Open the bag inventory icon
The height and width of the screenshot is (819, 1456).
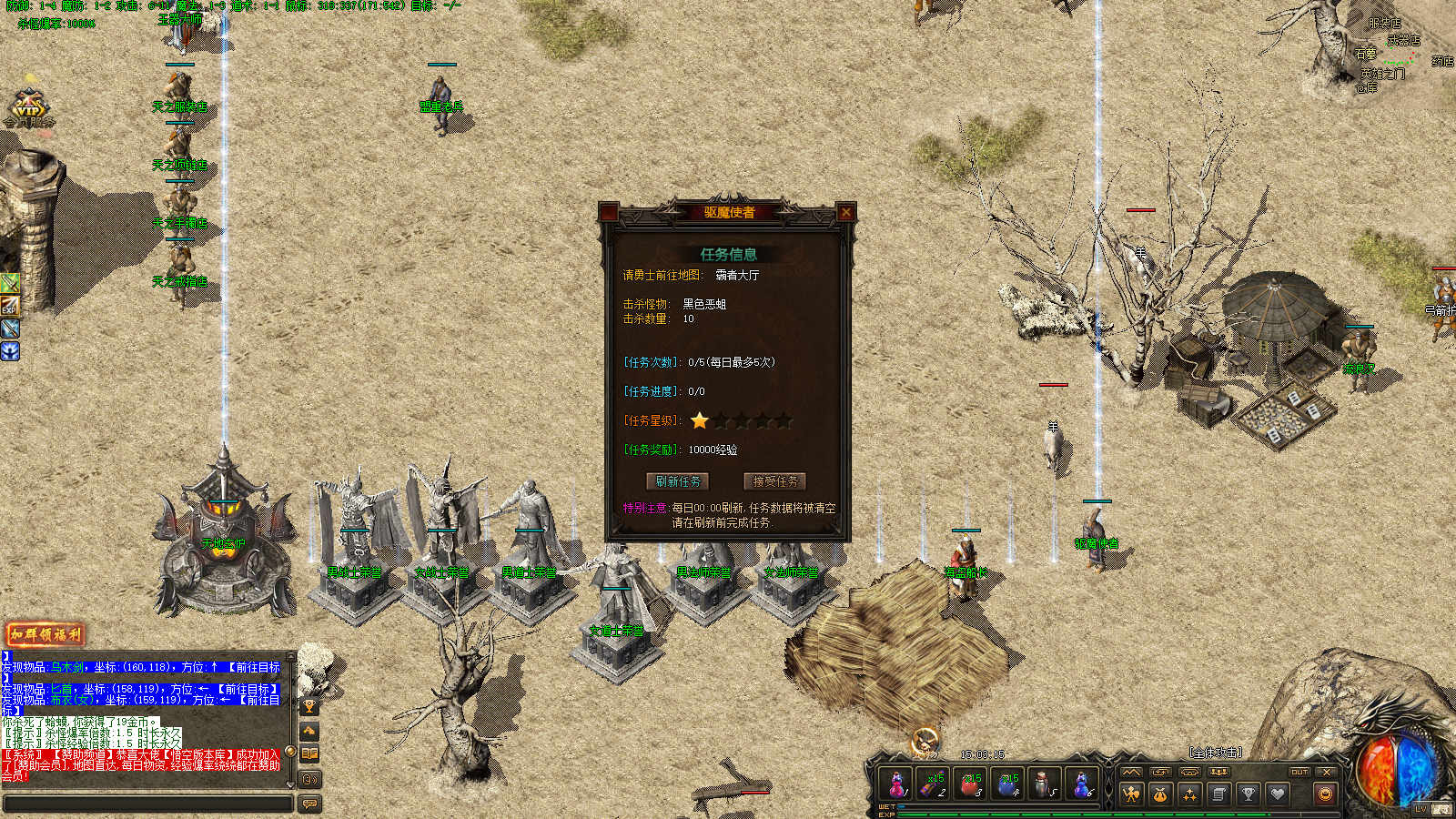click(1160, 794)
